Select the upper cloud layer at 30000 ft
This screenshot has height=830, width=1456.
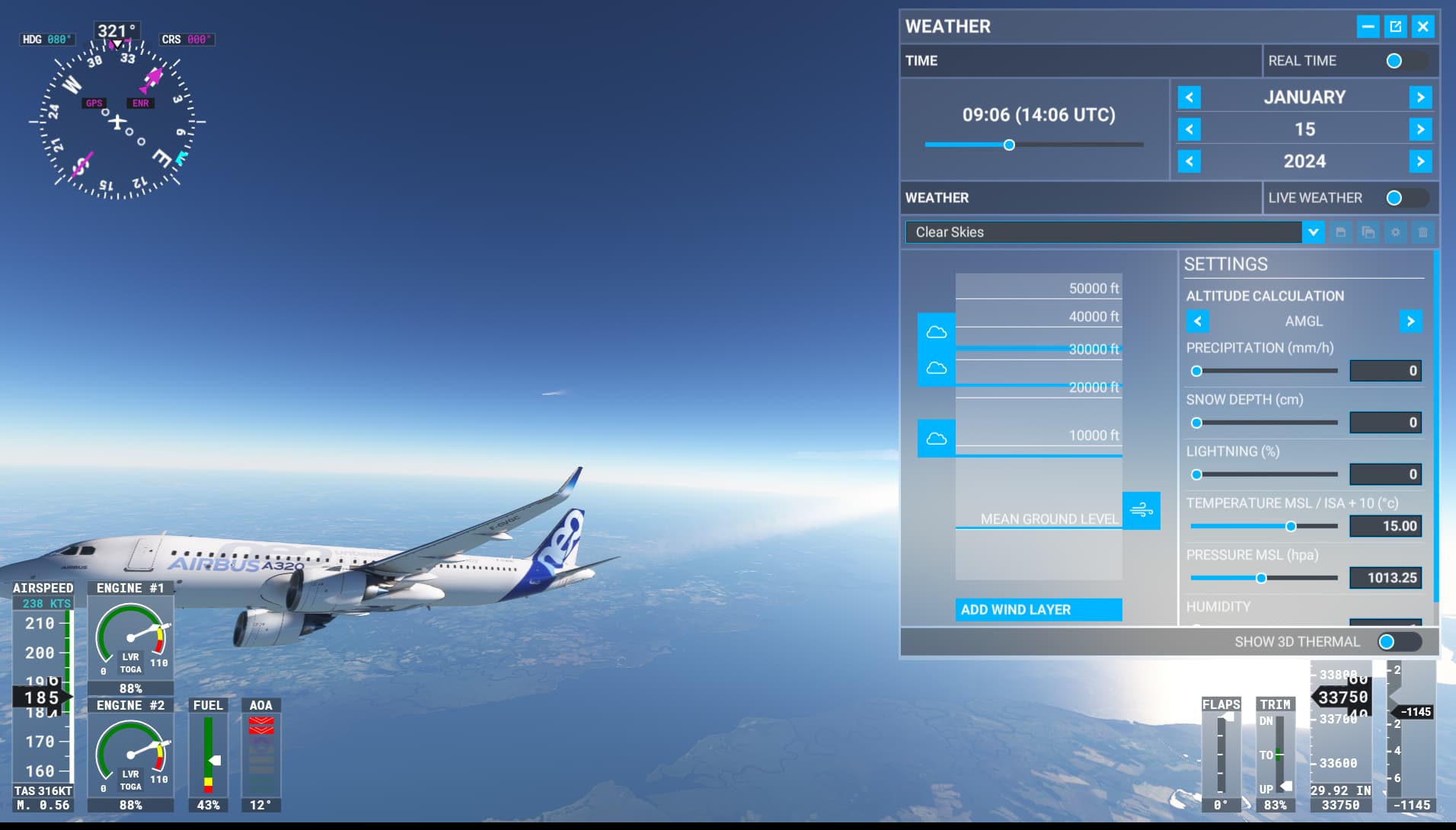point(936,331)
